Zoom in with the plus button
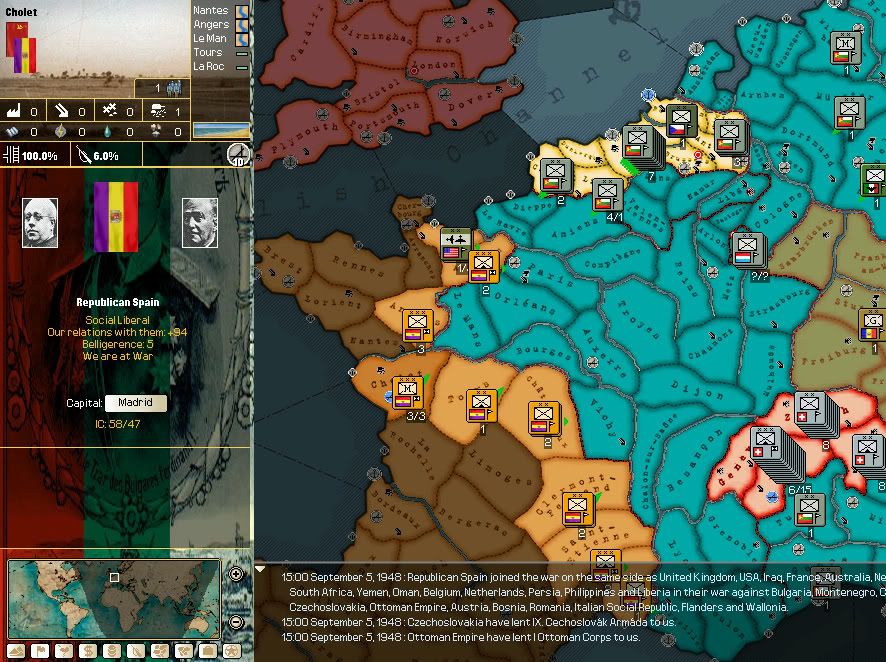This screenshot has height=662, width=886. (x=236, y=574)
